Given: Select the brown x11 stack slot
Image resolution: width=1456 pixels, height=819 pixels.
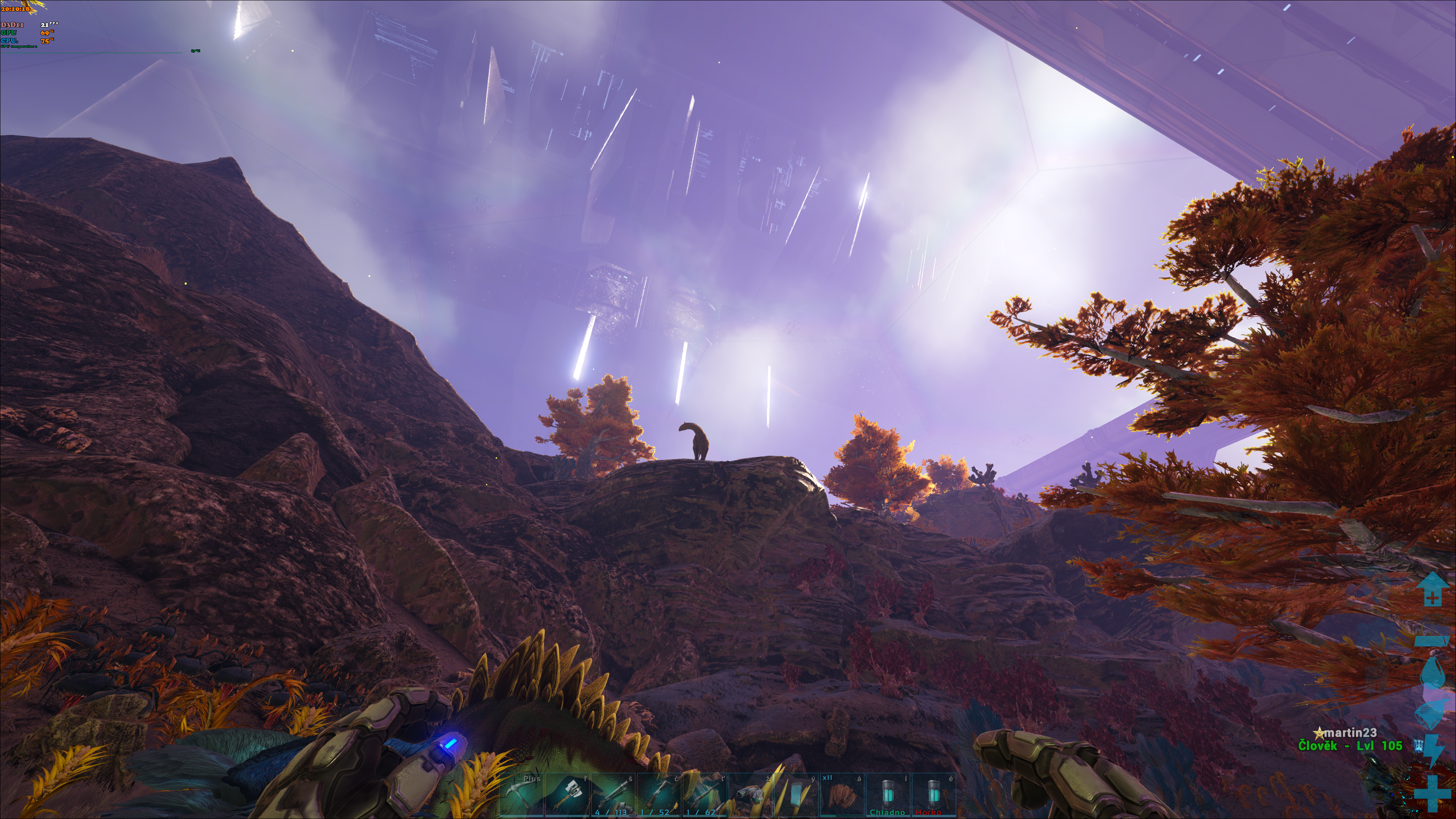Looking at the screenshot, I should tap(842, 795).
